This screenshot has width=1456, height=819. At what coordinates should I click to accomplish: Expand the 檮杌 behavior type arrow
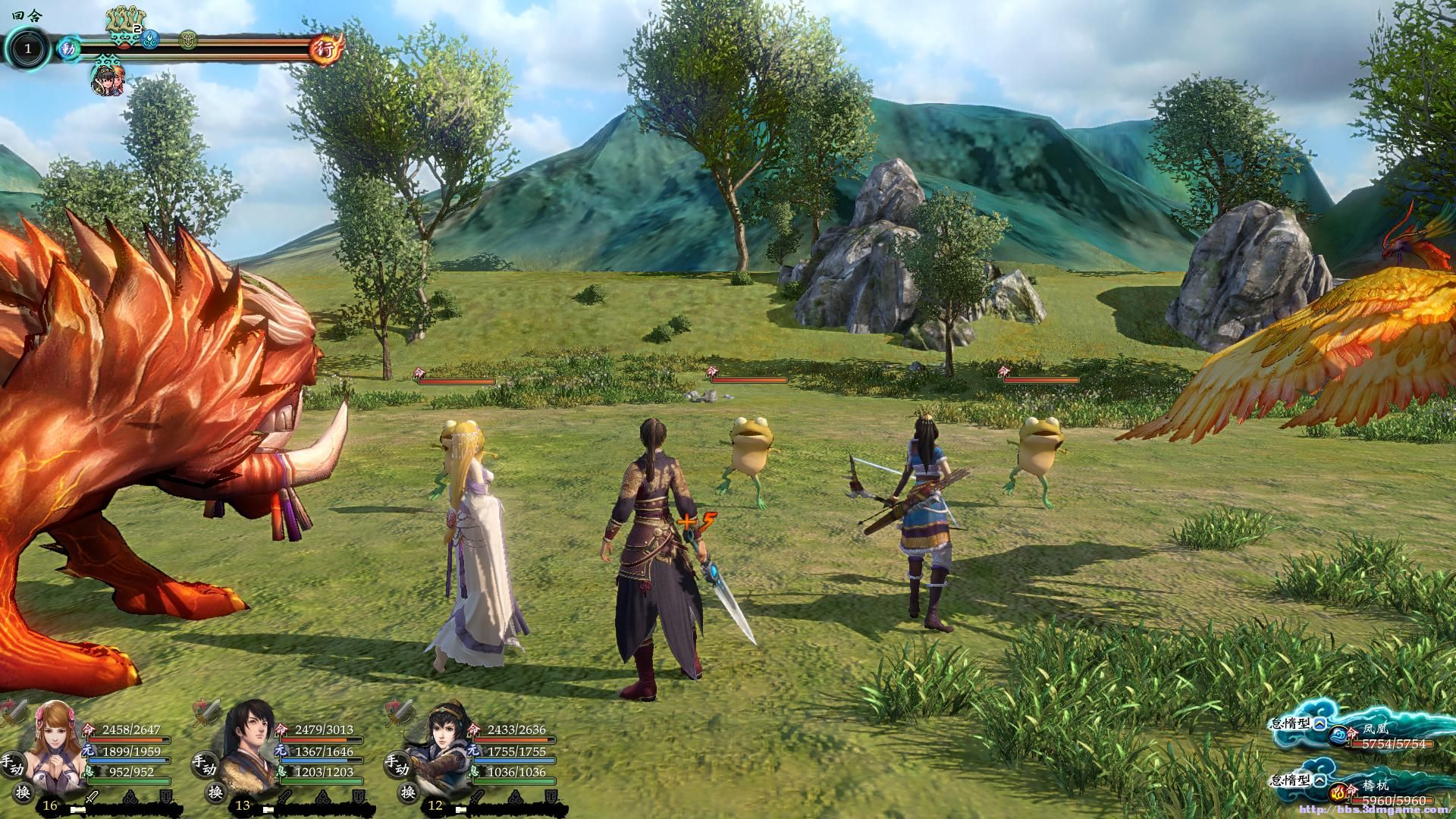click(x=1320, y=780)
